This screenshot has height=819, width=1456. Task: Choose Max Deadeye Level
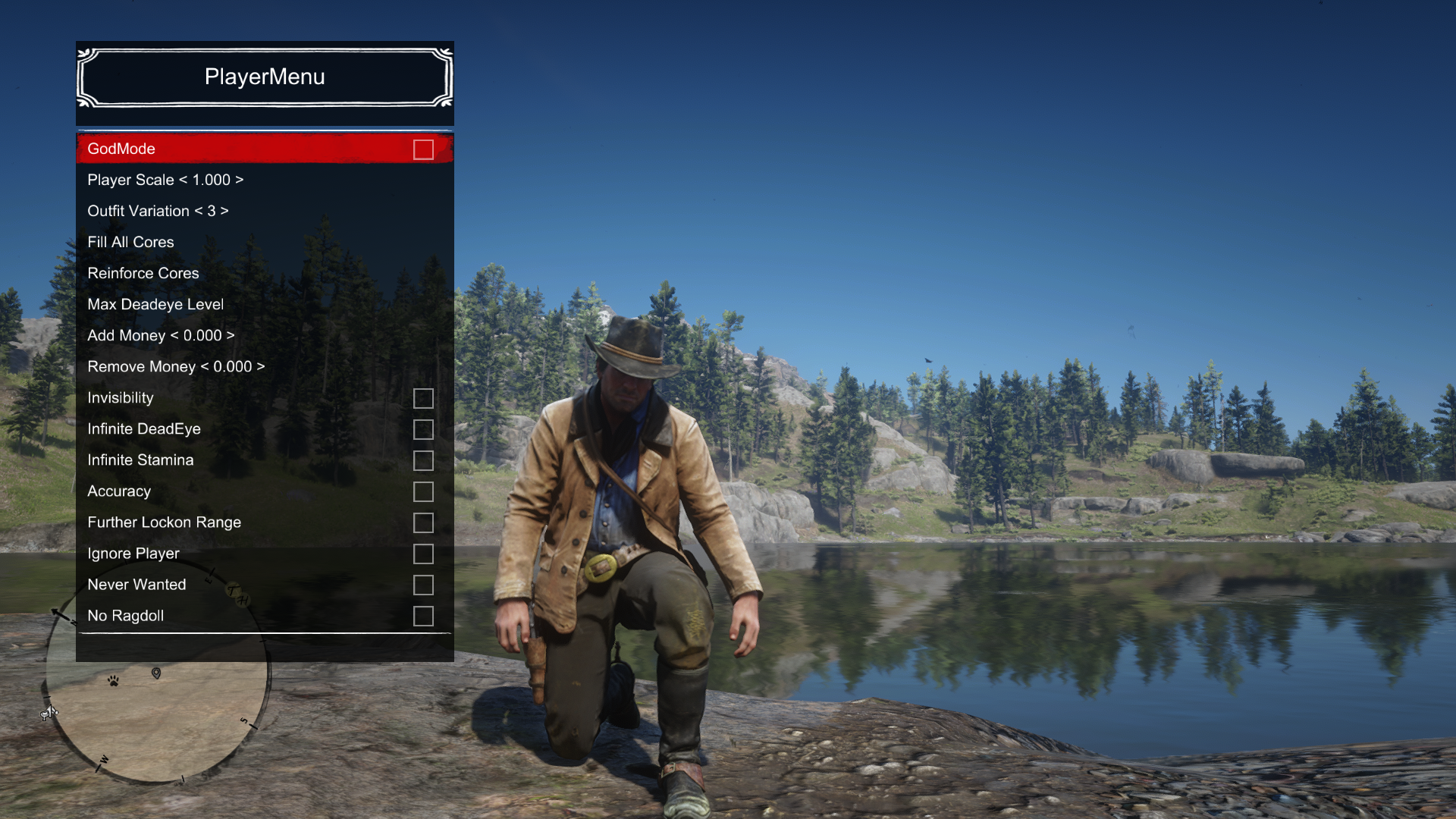pyautogui.click(x=155, y=304)
